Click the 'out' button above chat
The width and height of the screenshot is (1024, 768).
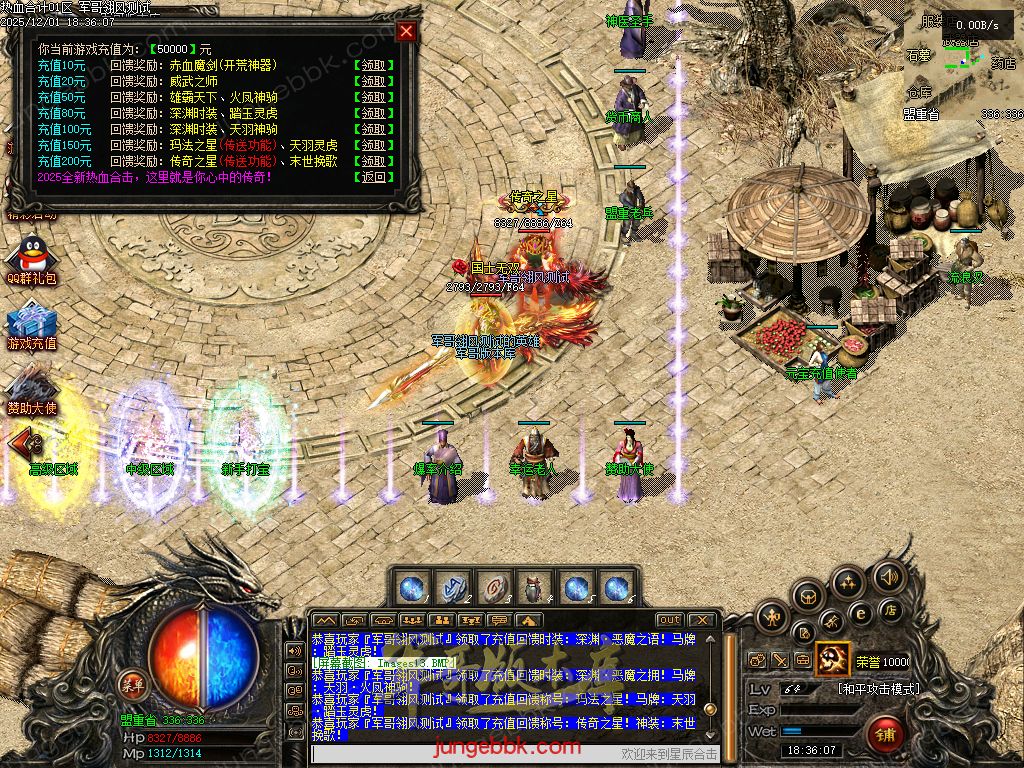tap(669, 620)
